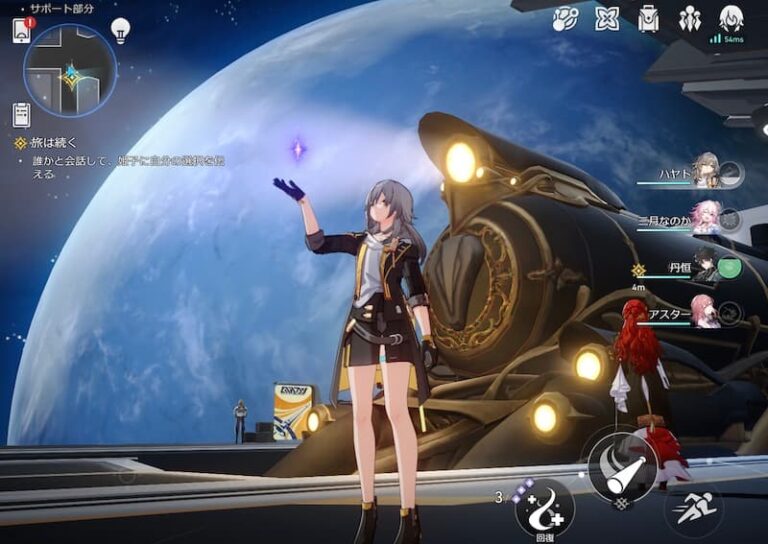Switch to party member 三月なのか
This screenshot has width=768, height=544.
pos(706,219)
